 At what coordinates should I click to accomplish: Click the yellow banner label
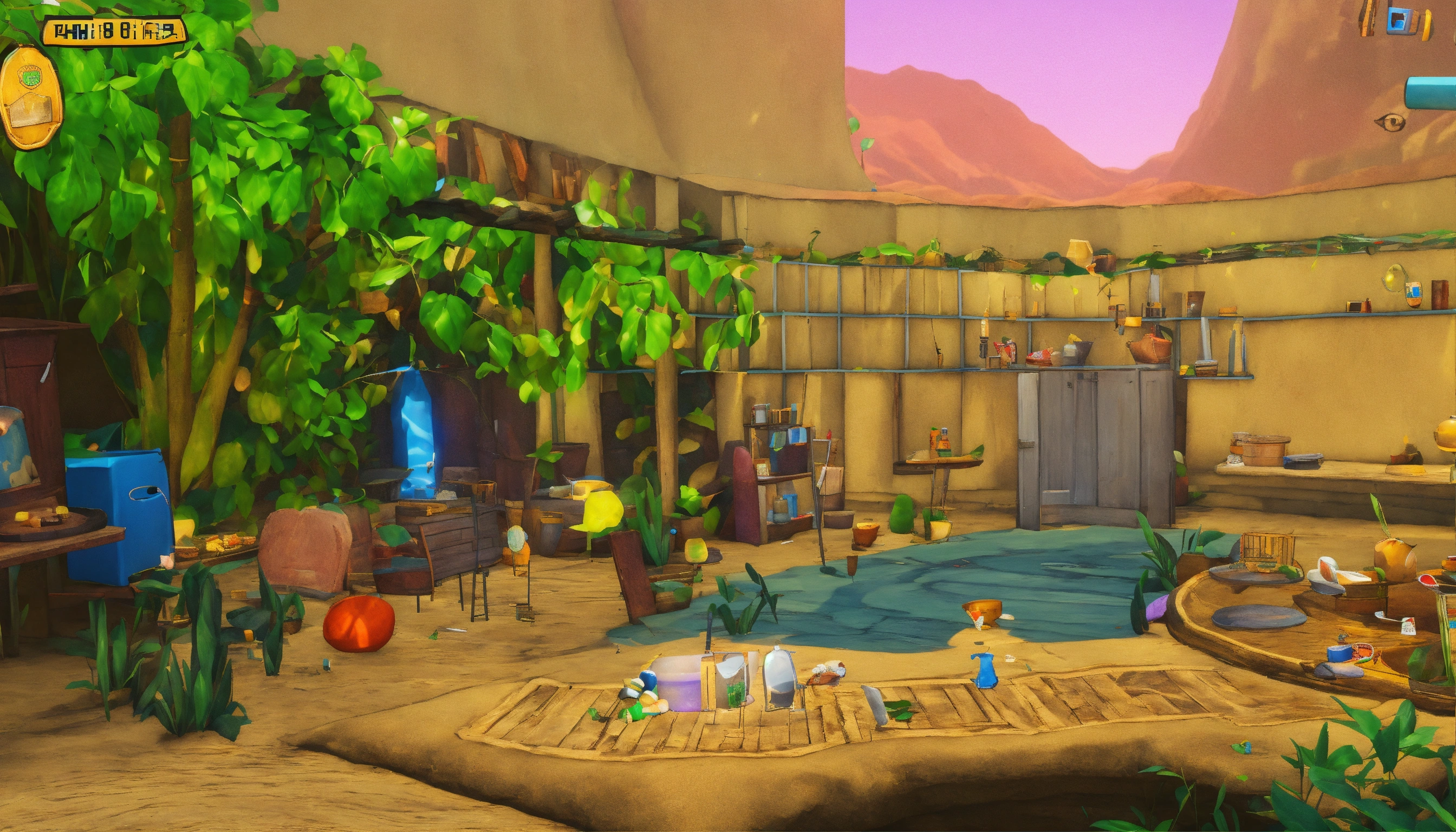(x=114, y=31)
